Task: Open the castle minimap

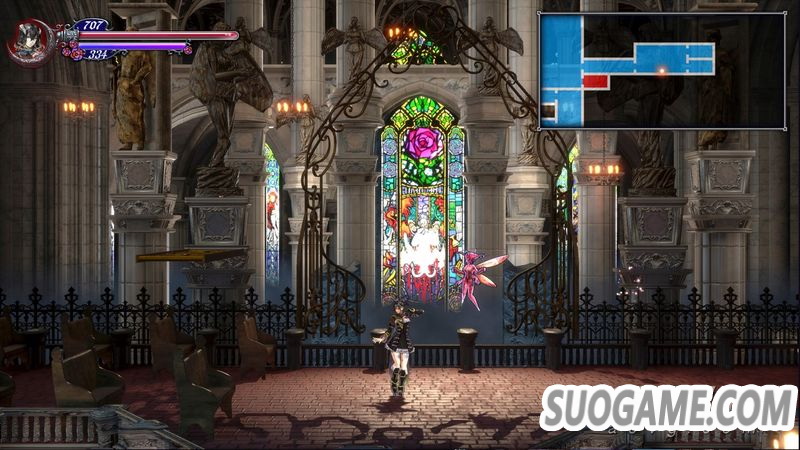Action: [x=629, y=70]
